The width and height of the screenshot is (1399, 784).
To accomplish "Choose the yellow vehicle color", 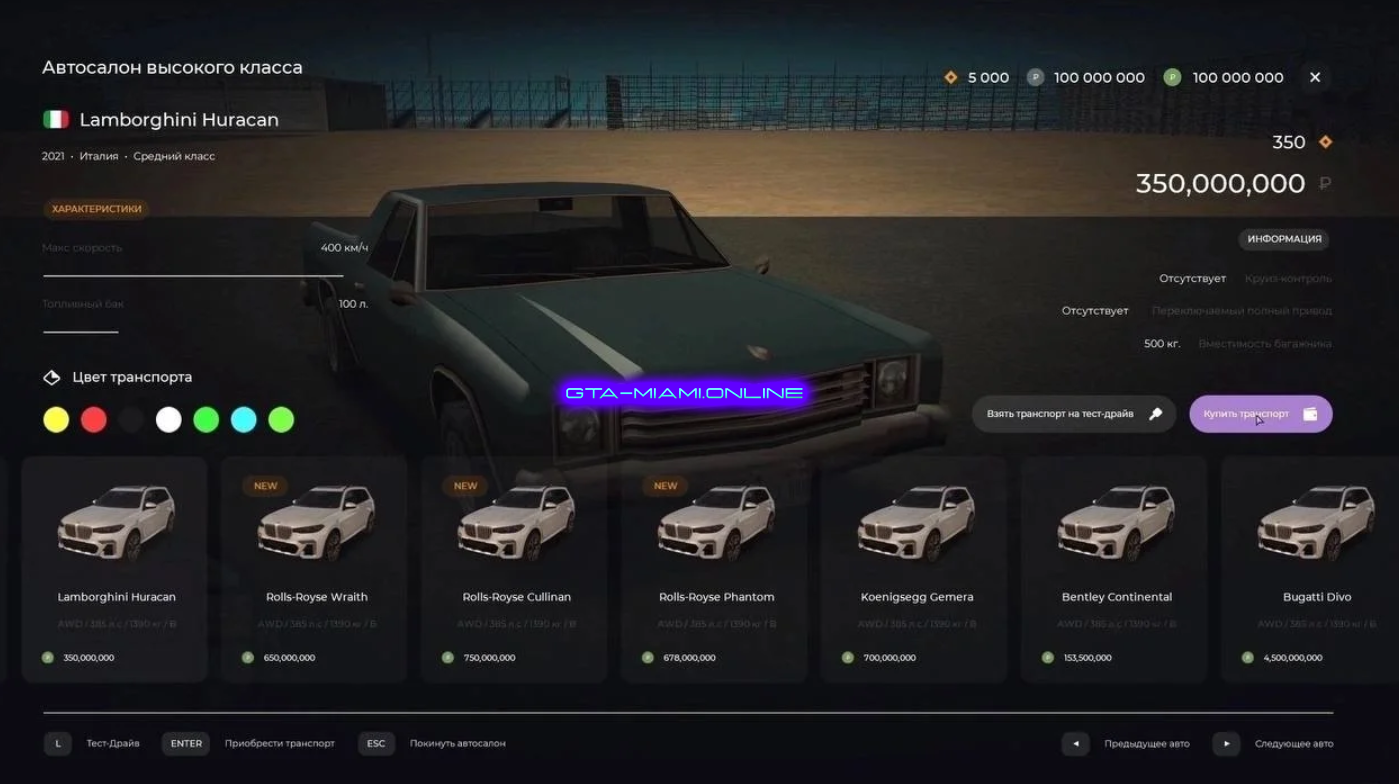I will 56,420.
